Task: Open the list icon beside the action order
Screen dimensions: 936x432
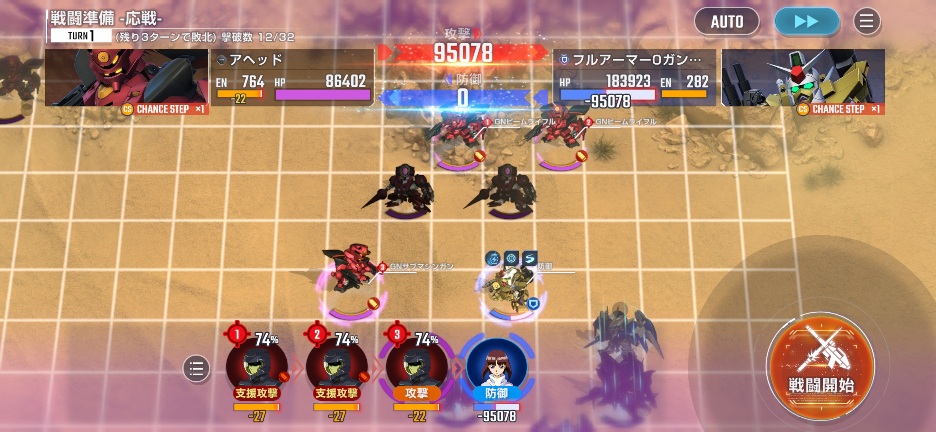Action: point(196,369)
